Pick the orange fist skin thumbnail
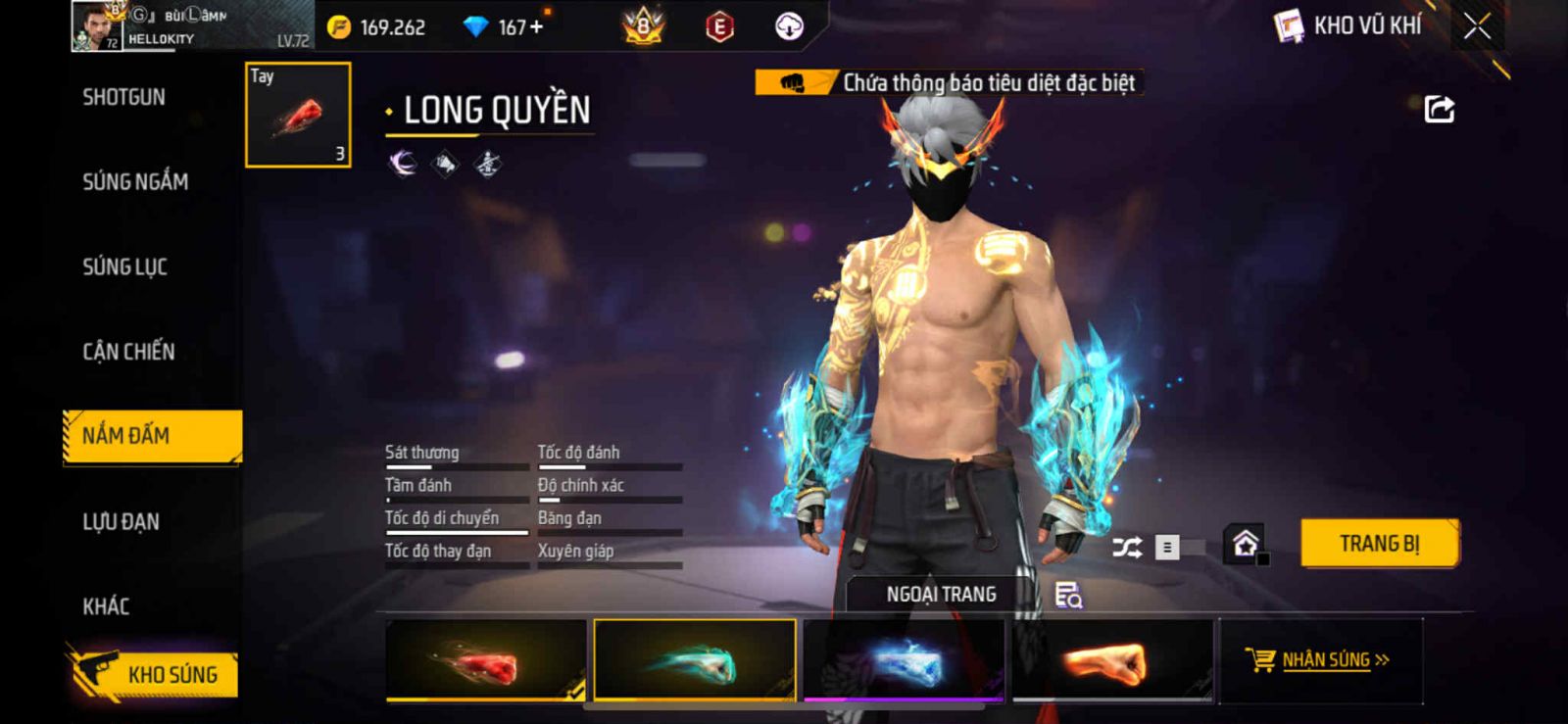Image resolution: width=1568 pixels, height=724 pixels. point(1112,660)
